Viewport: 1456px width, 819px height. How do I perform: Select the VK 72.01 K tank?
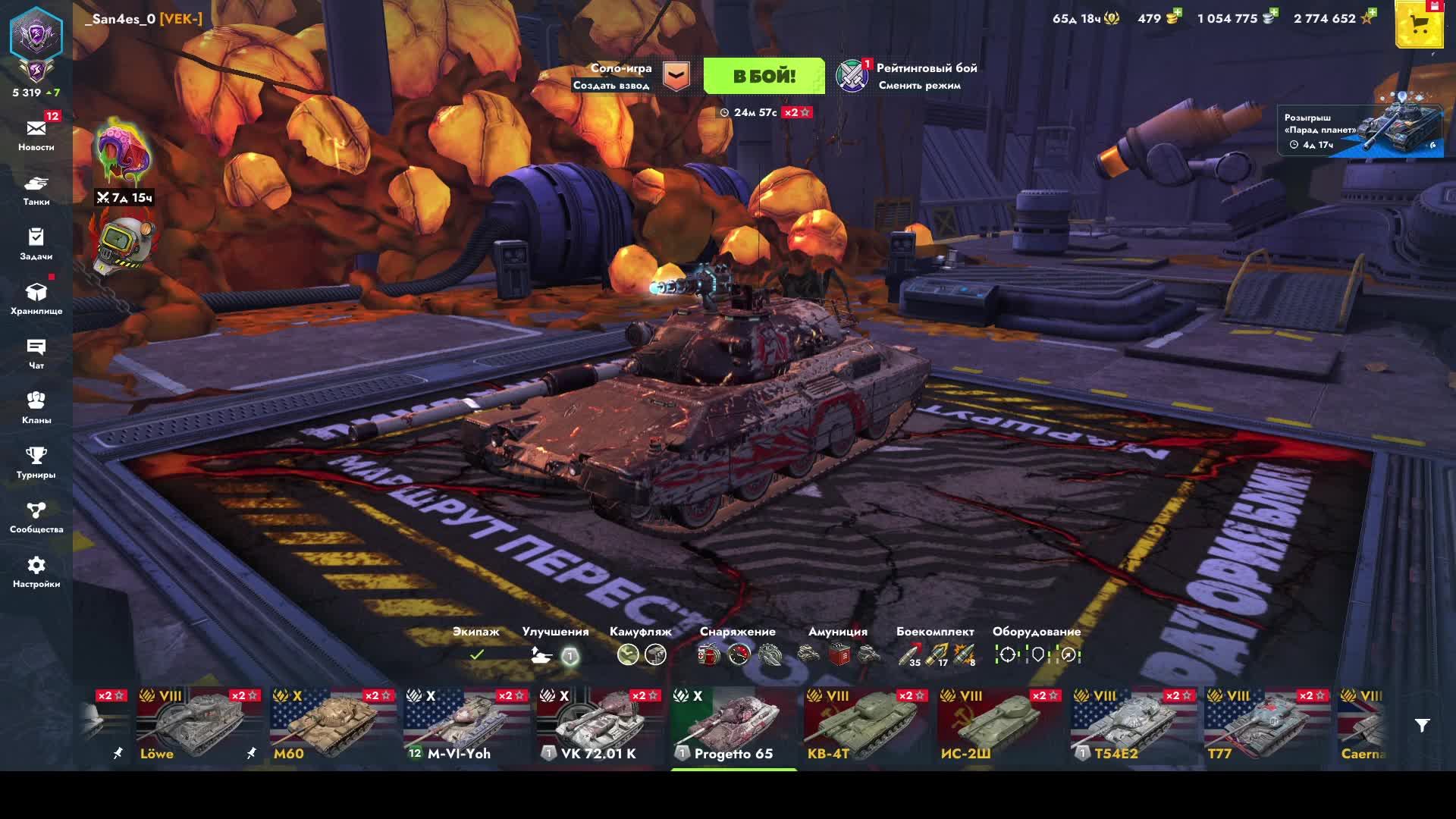(x=599, y=726)
